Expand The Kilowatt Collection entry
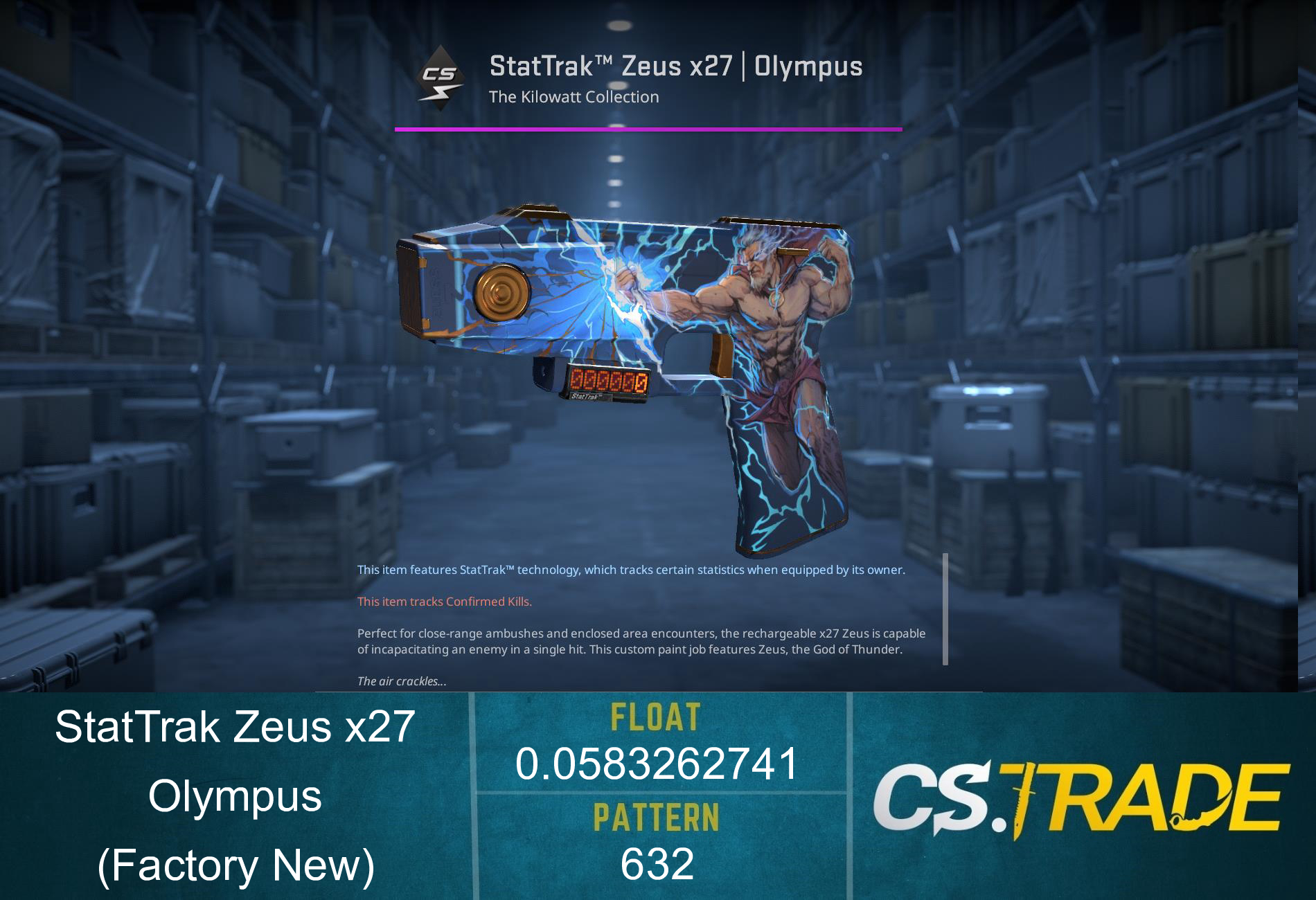This screenshot has height=900, width=1316. pos(573,97)
